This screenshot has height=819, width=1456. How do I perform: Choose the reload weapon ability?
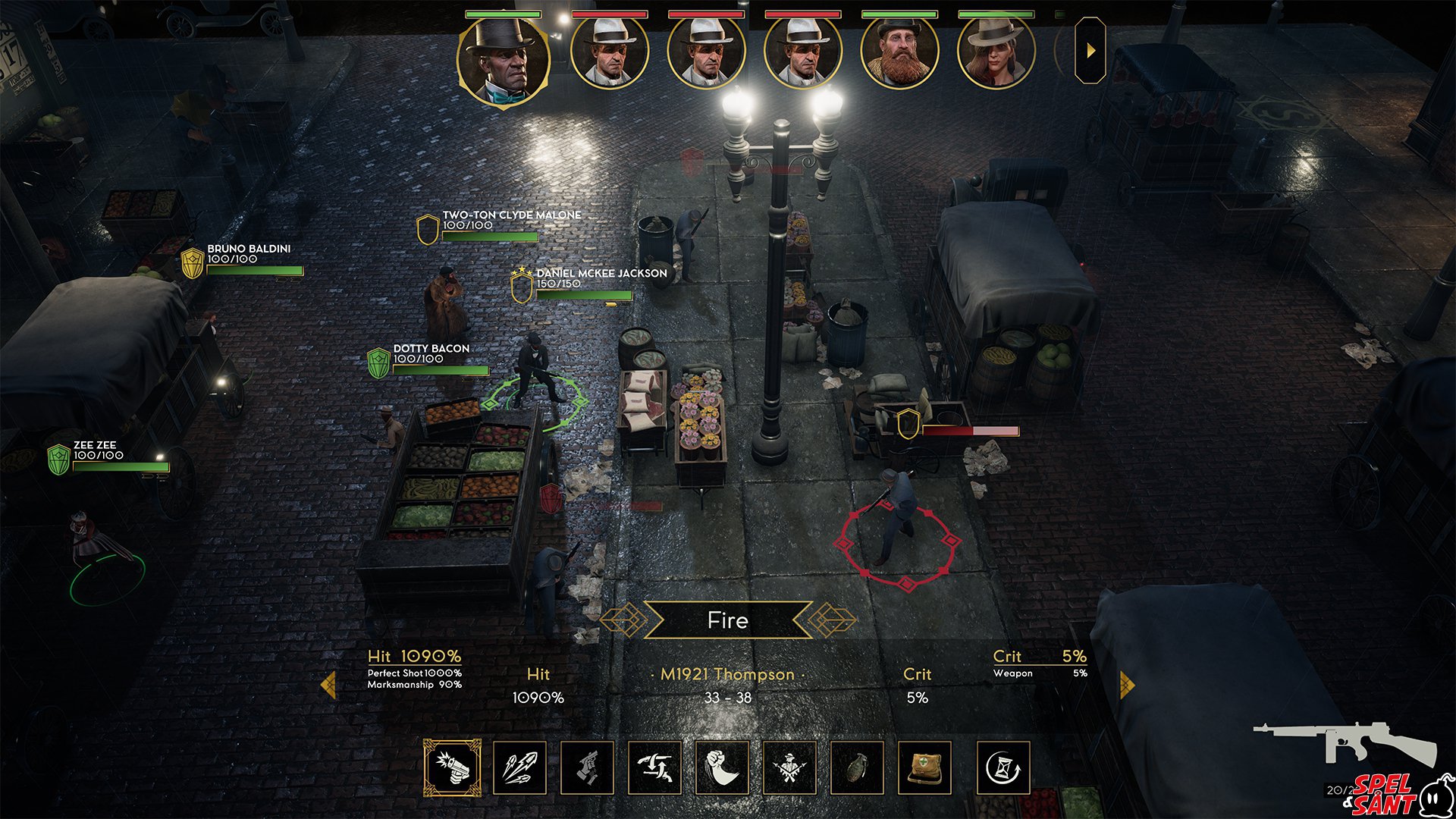586,768
